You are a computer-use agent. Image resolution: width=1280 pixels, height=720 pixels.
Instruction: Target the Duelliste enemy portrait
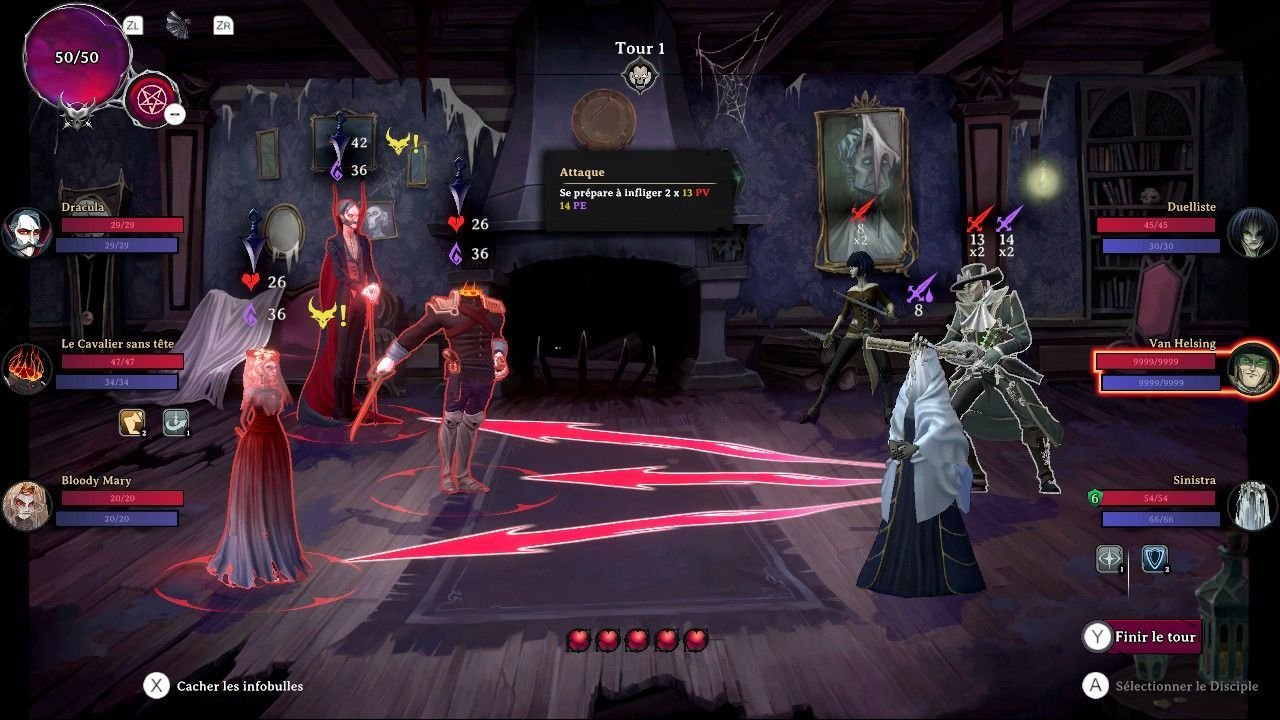pyautogui.click(x=1252, y=232)
